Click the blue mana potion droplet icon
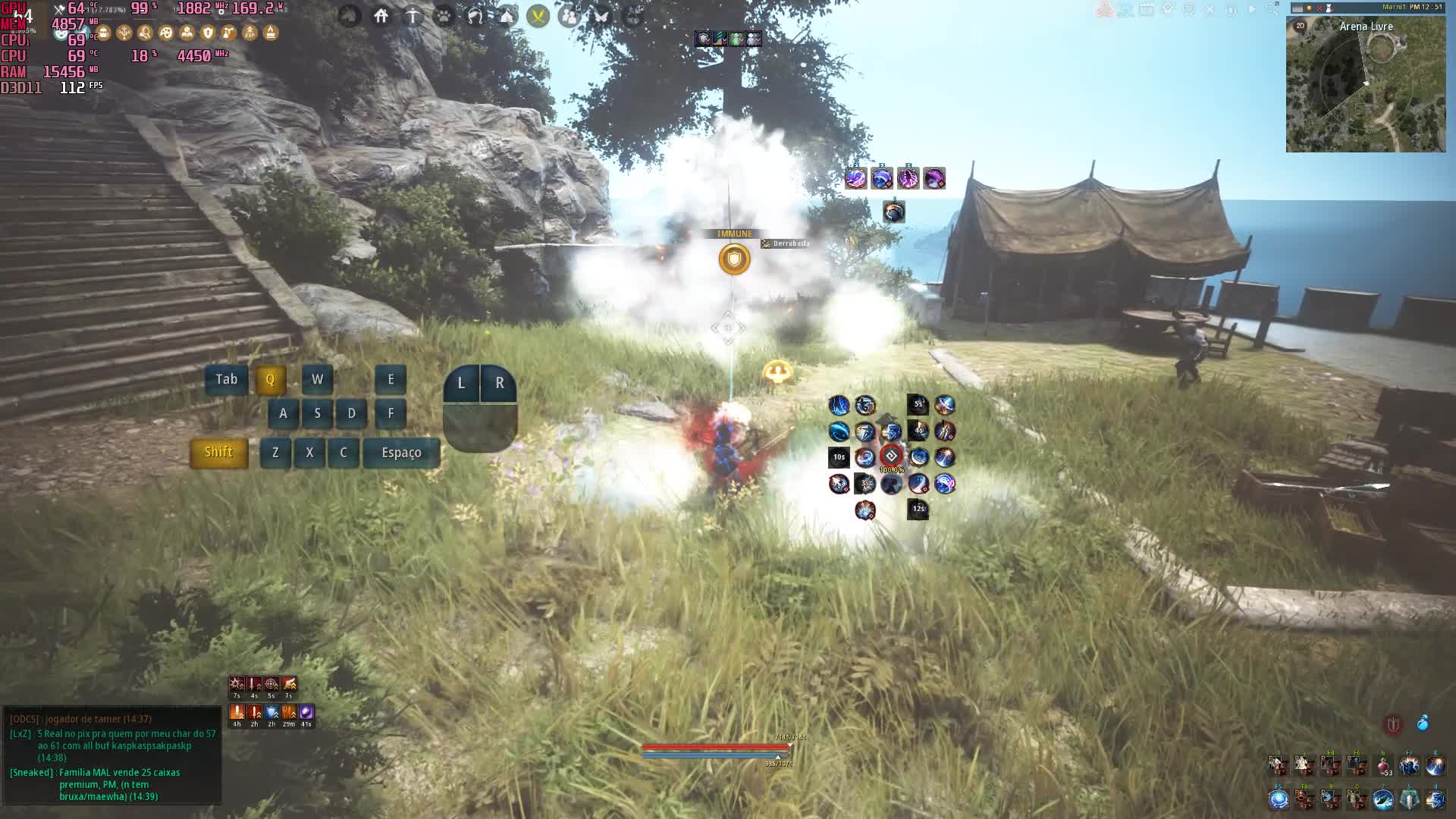 click(x=1423, y=723)
